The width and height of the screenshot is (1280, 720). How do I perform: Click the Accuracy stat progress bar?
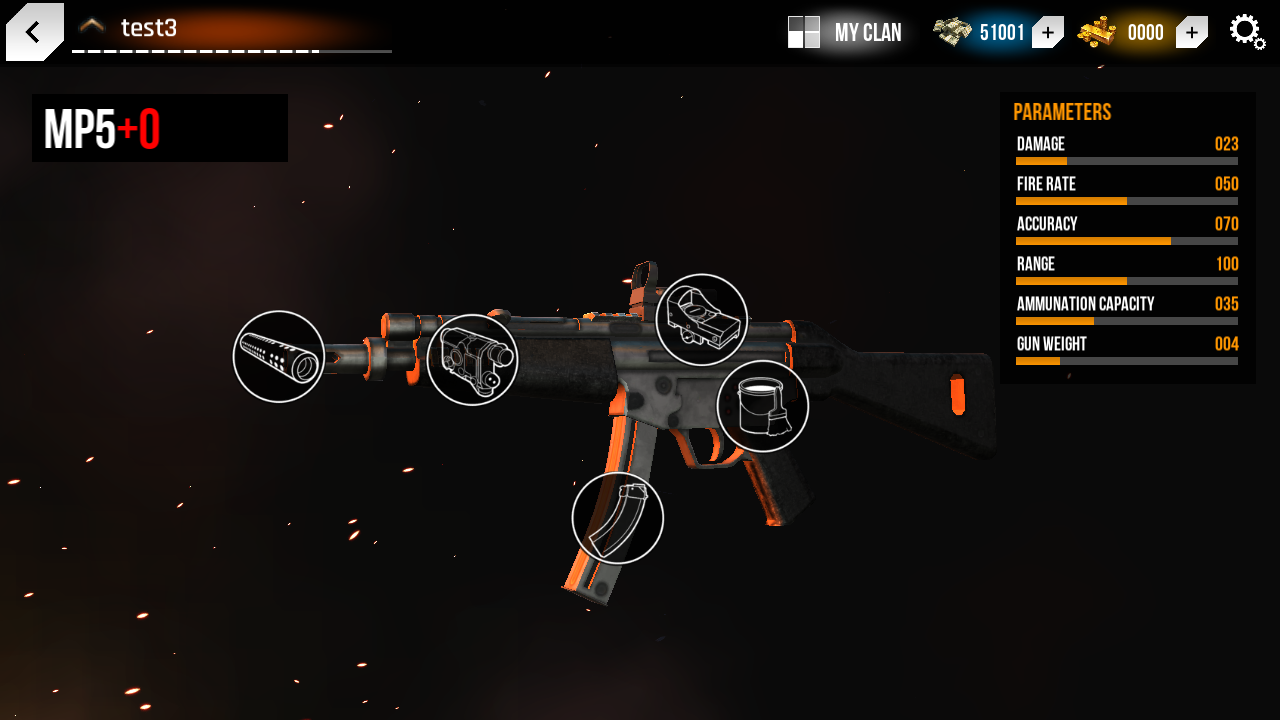pyautogui.click(x=1127, y=240)
